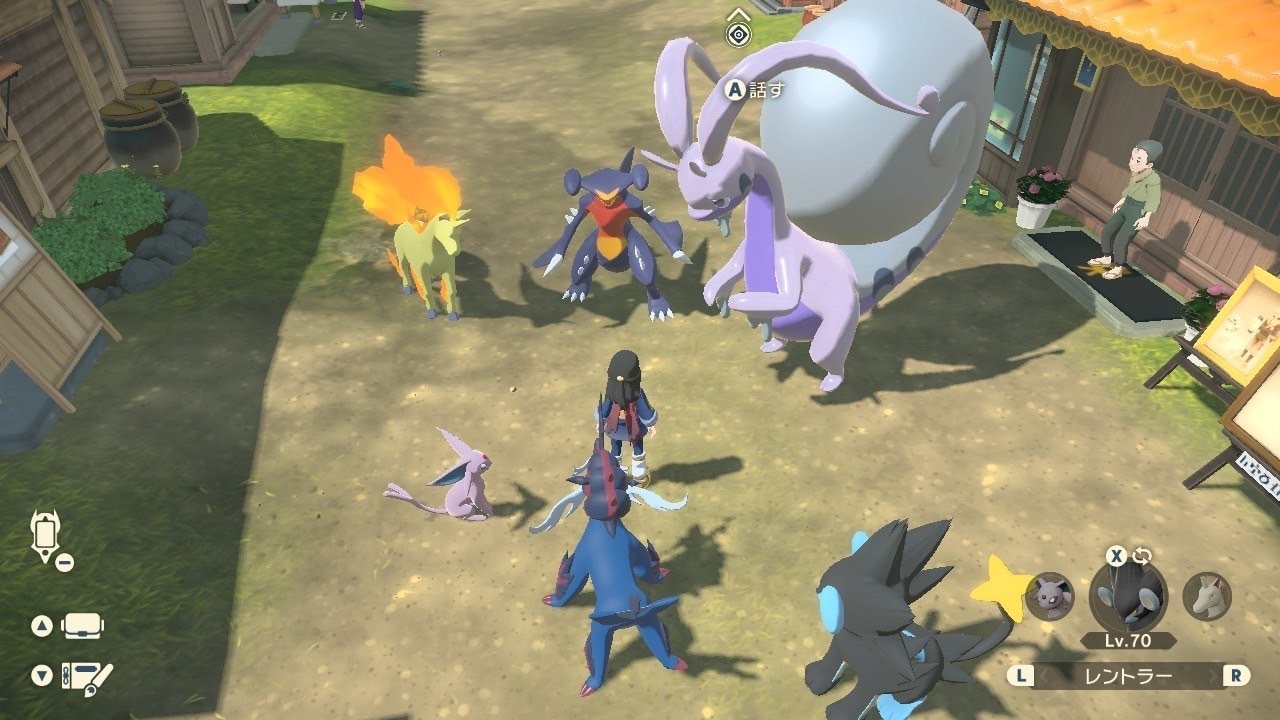Click the sketch and brush notes icon
The width and height of the screenshot is (1280, 720).
[x=85, y=677]
